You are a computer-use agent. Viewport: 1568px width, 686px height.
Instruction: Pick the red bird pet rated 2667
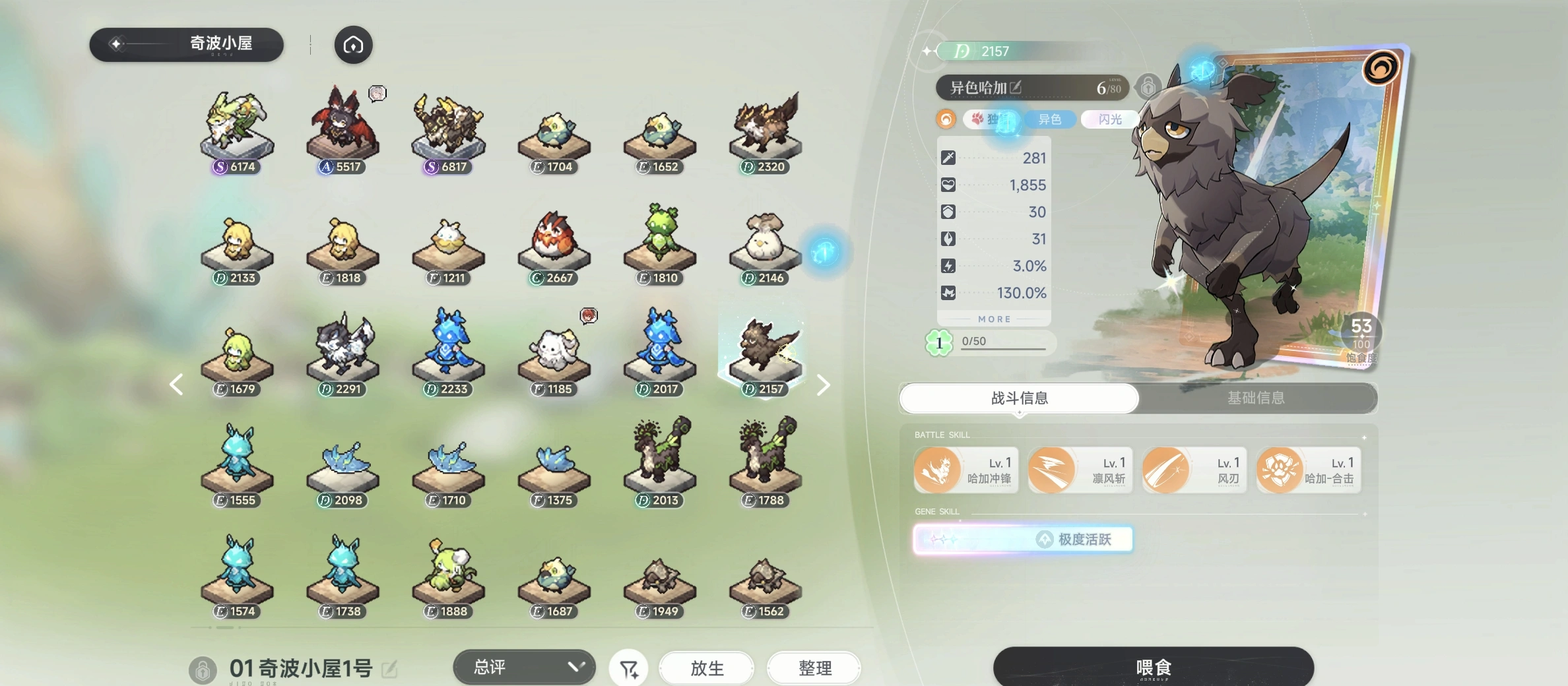[553, 244]
